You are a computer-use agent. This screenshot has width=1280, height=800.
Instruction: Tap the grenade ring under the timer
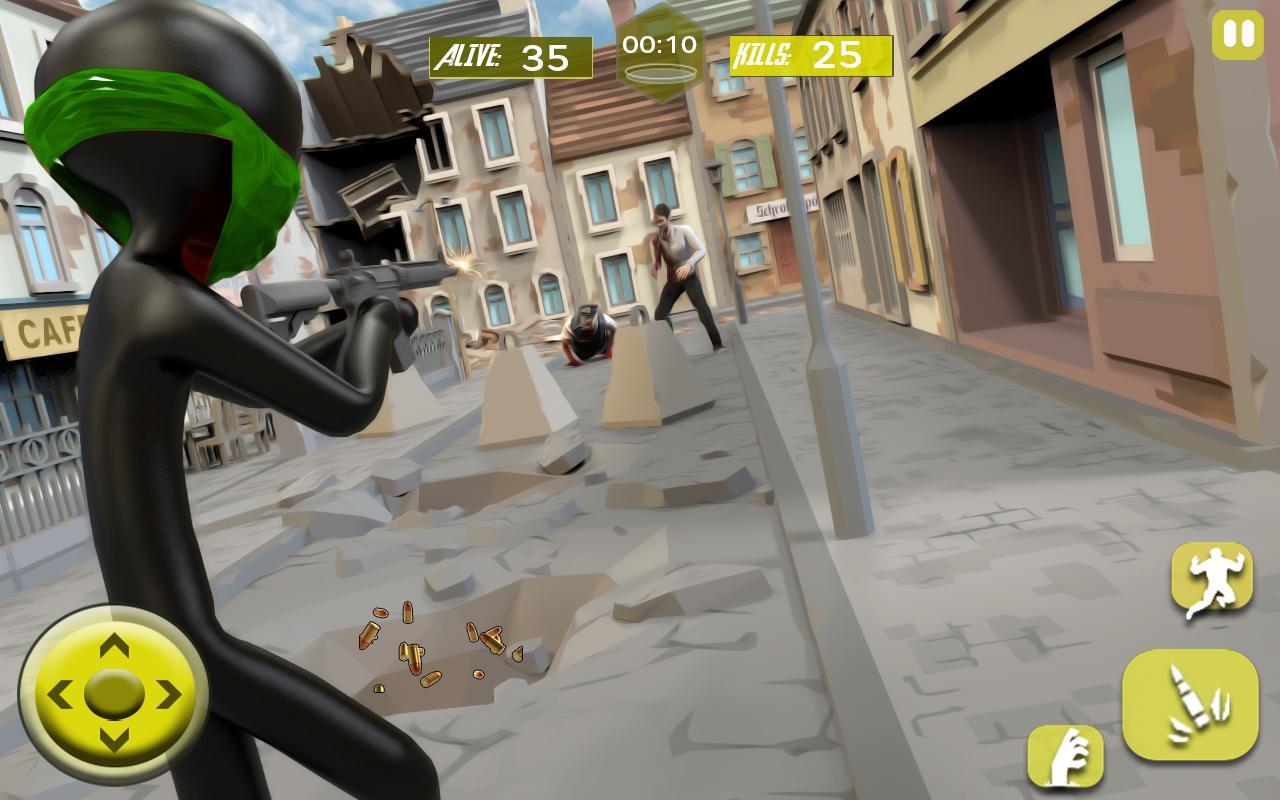click(x=662, y=73)
